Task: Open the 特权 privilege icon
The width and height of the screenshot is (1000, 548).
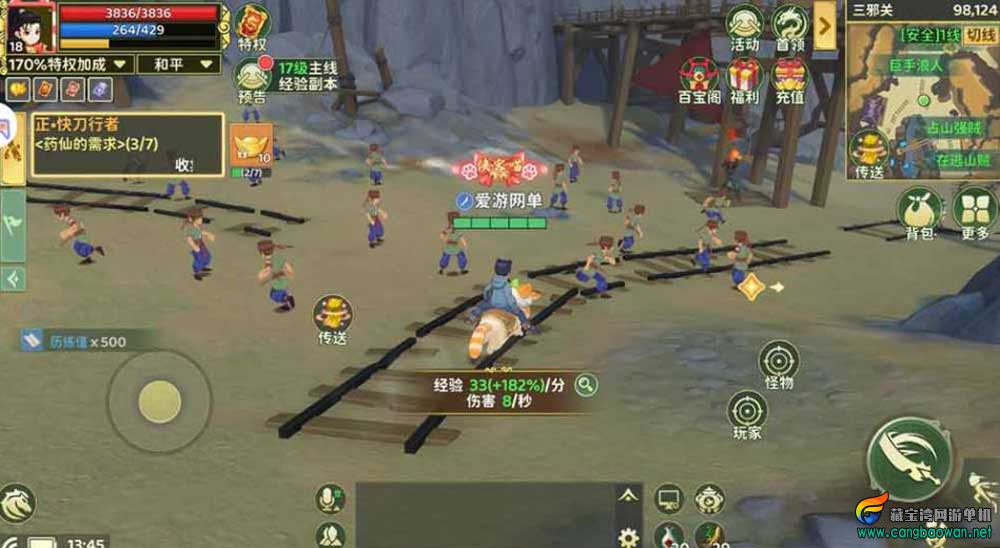Action: click(x=251, y=26)
